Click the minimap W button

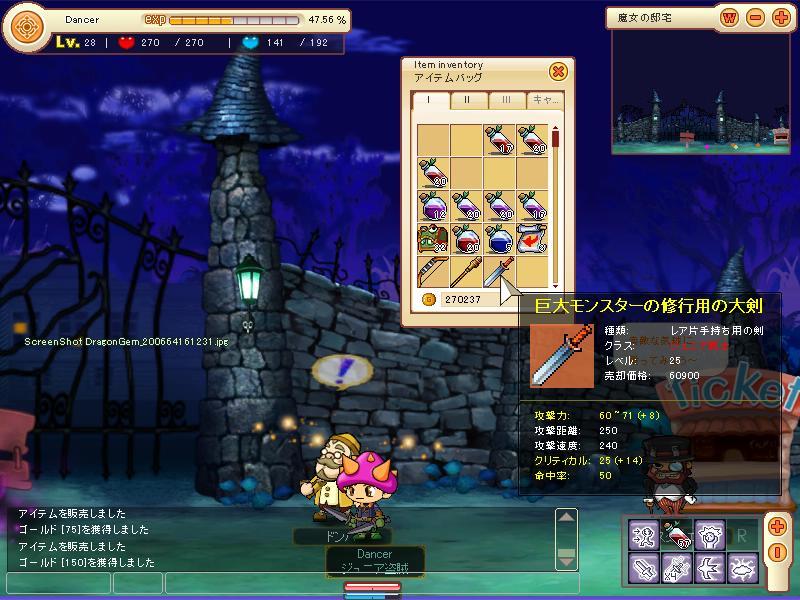click(730, 17)
